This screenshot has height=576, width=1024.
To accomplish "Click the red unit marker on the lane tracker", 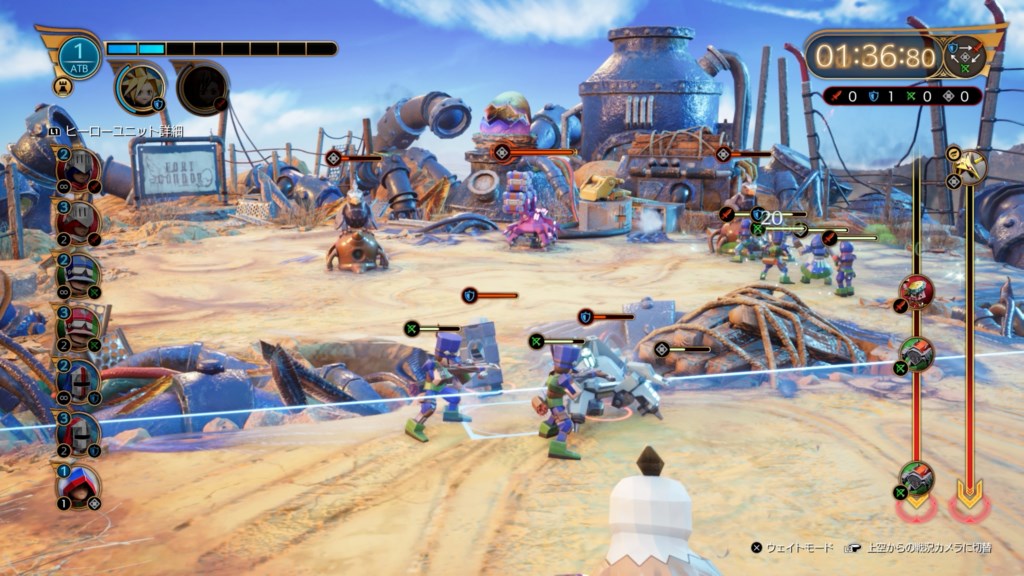I will (x=916, y=292).
